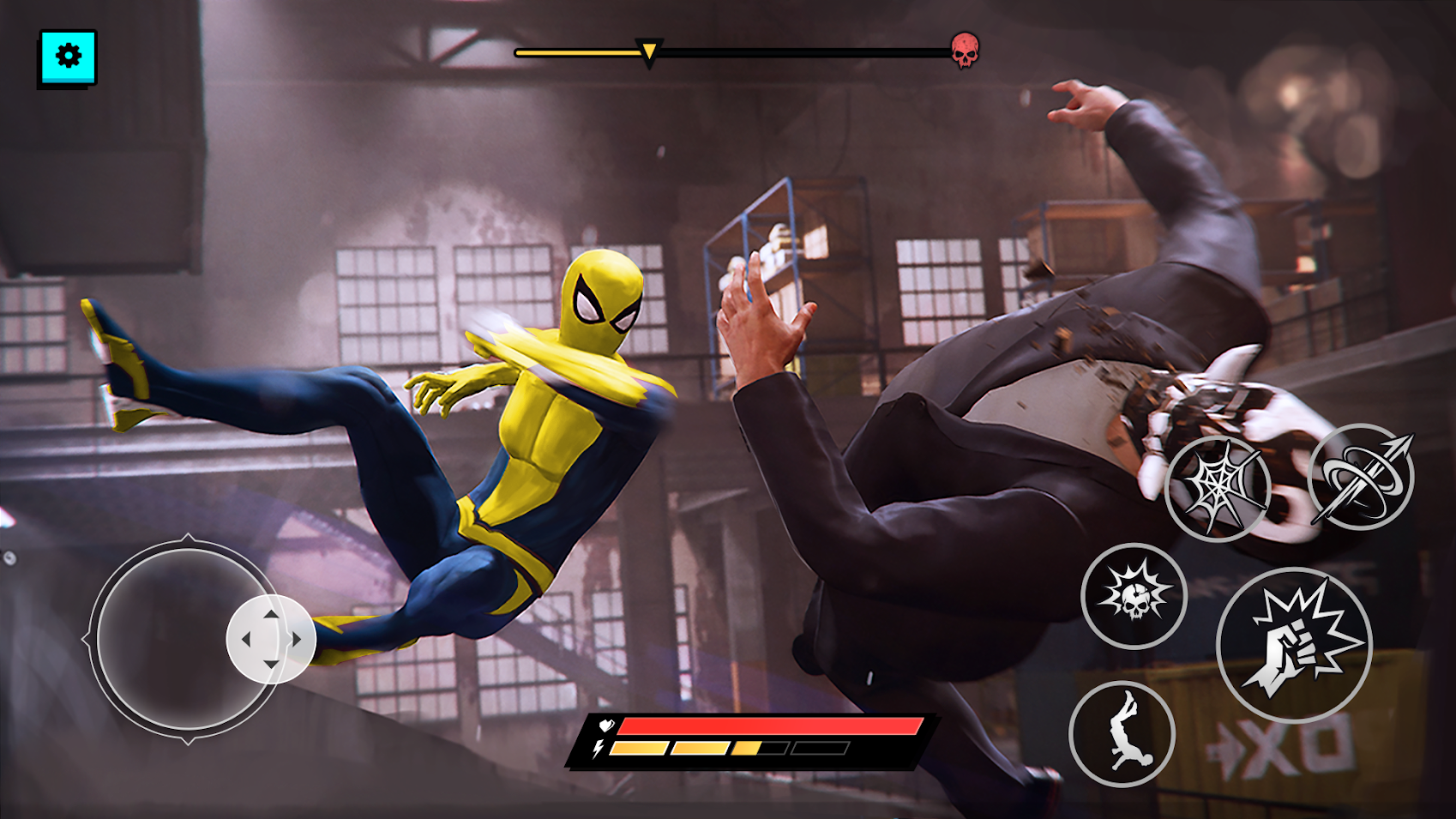This screenshot has height=819, width=1456.
Task: Click the directional arrows on the joystick
Action: tap(273, 639)
